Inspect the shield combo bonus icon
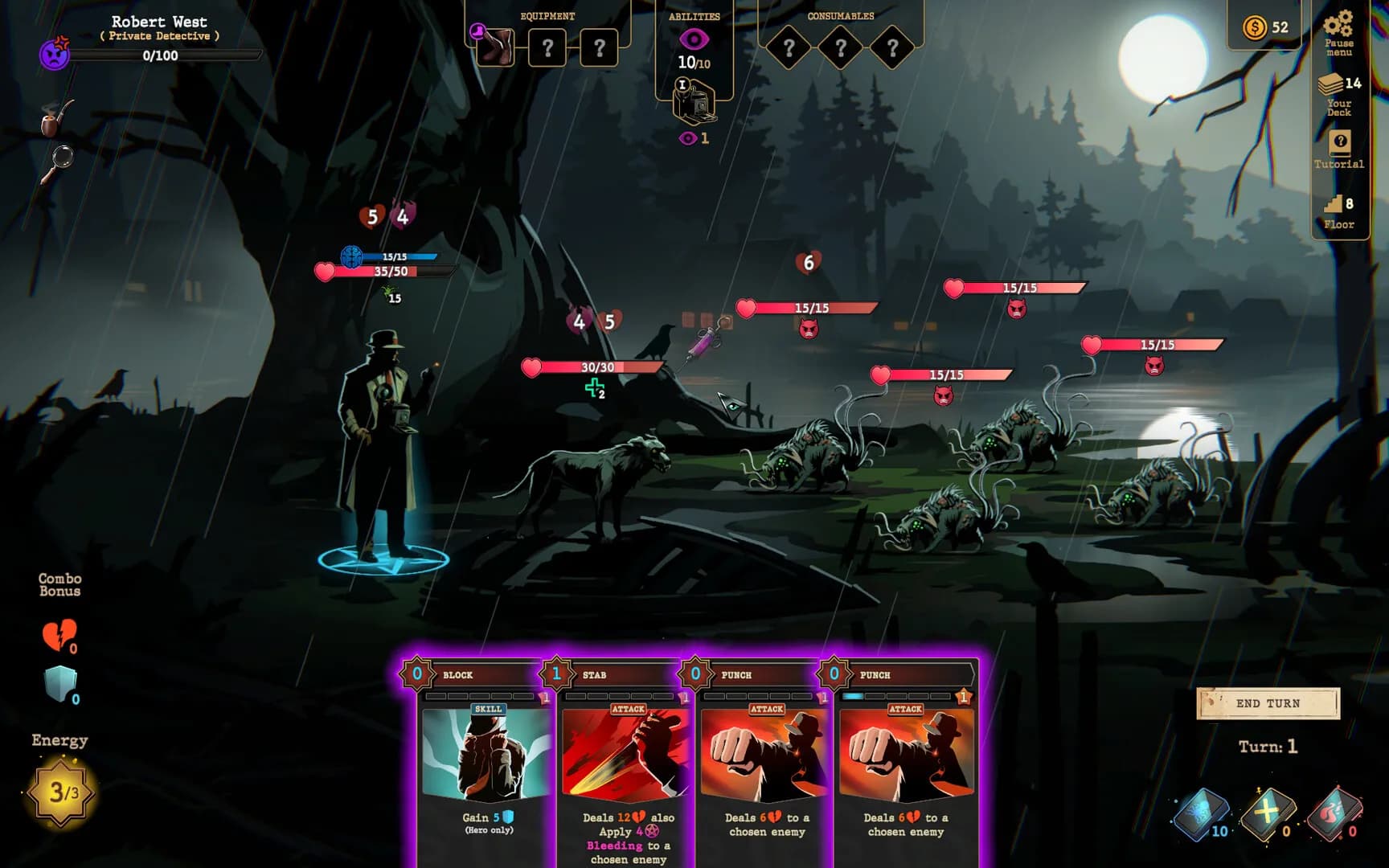This screenshot has width=1389, height=868. 60,684
